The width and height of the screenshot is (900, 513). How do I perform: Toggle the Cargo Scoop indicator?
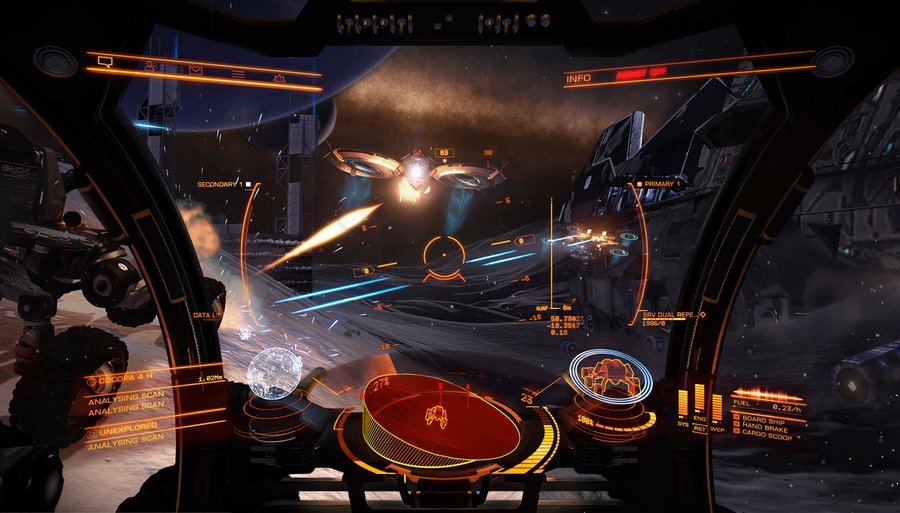coord(767,436)
